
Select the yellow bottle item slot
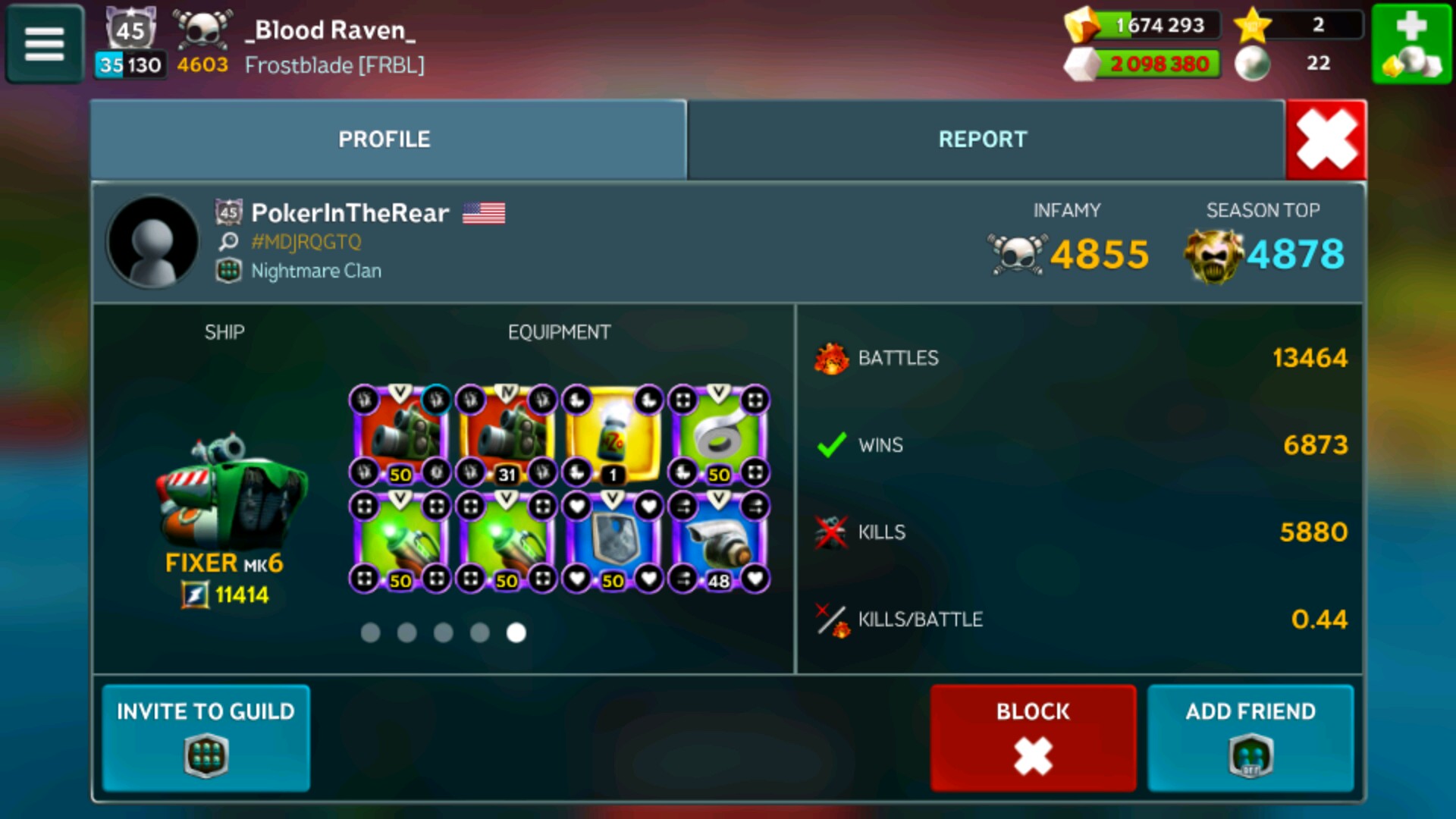613,436
